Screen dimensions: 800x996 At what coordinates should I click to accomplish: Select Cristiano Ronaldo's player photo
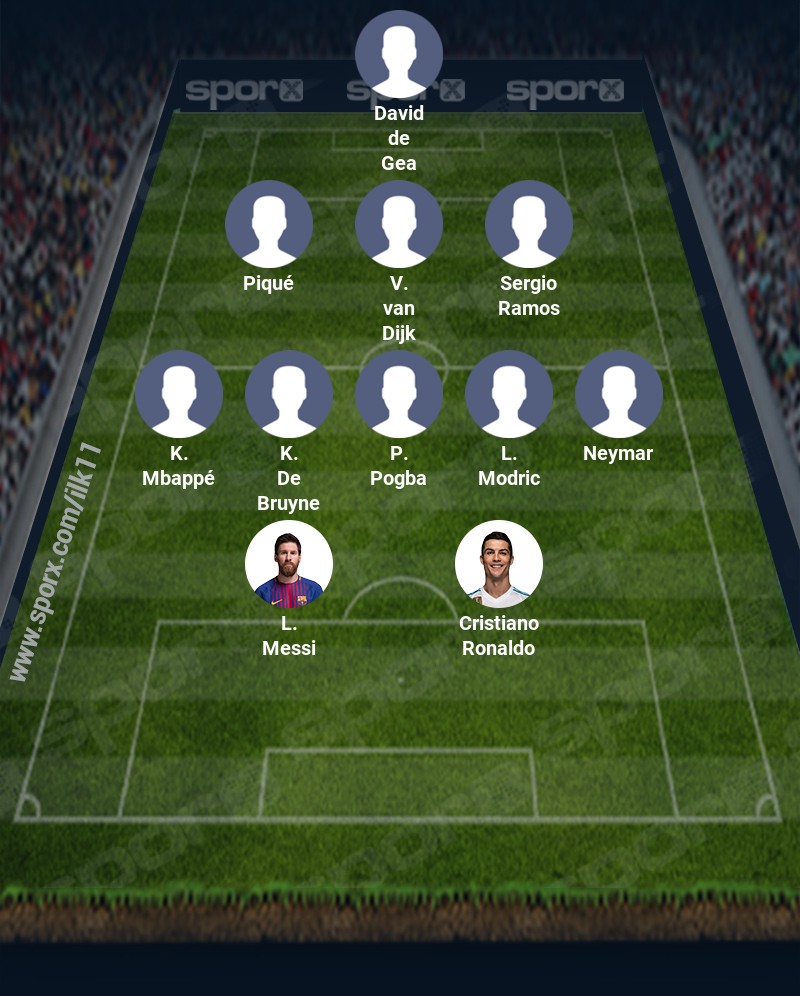499,564
